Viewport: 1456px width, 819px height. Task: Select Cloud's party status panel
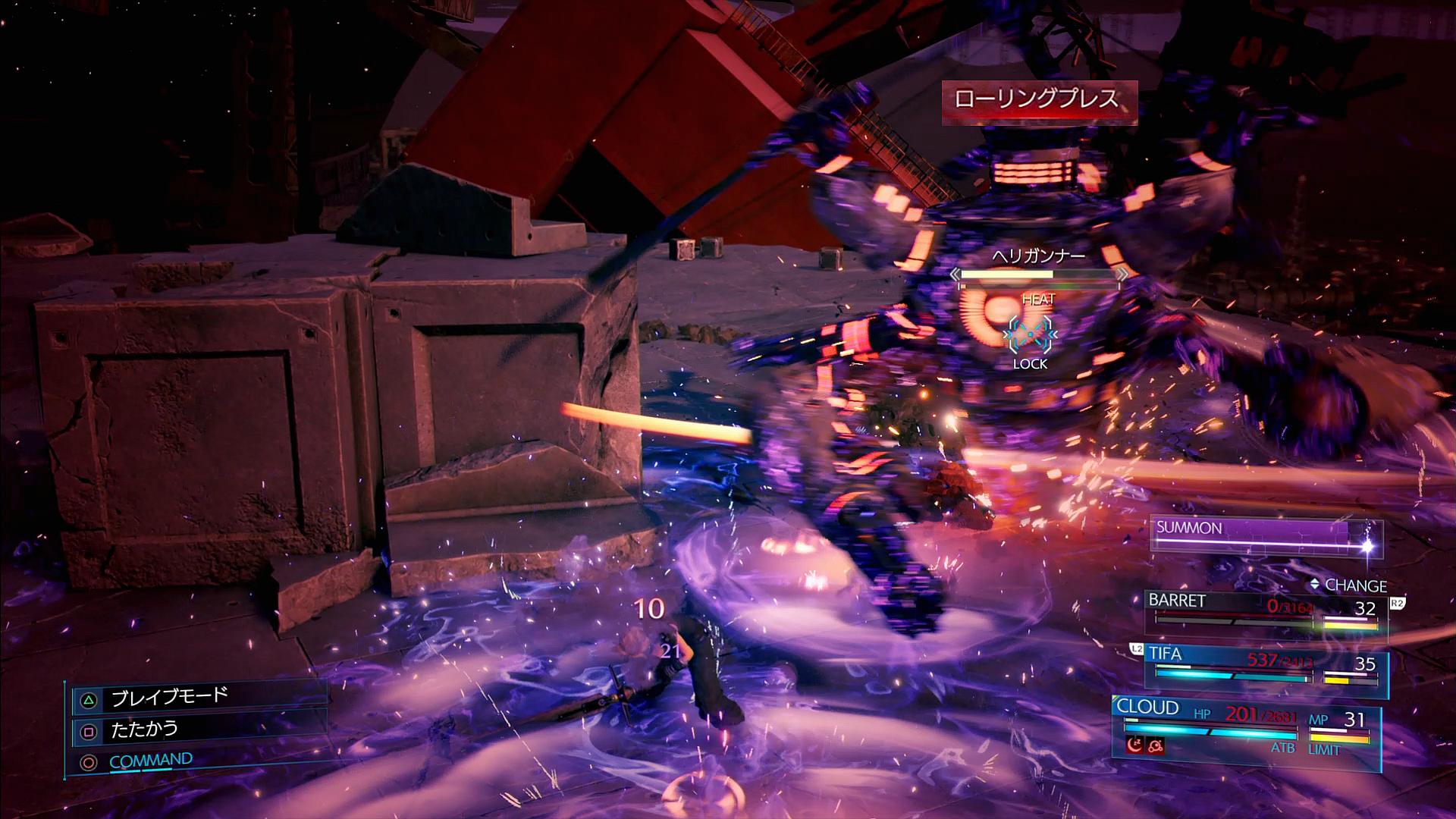tap(1245, 726)
